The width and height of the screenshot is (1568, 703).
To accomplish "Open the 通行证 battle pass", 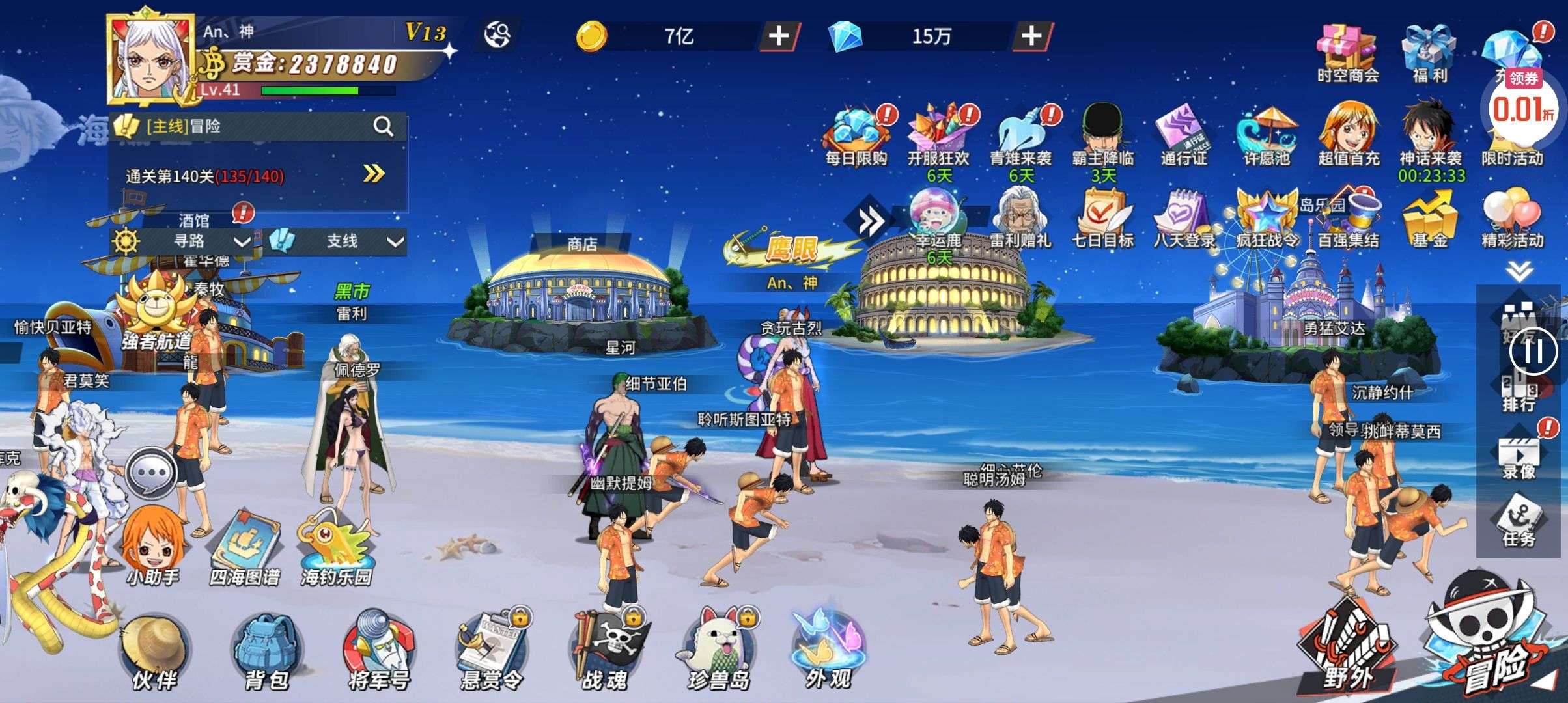I will click(x=1184, y=135).
